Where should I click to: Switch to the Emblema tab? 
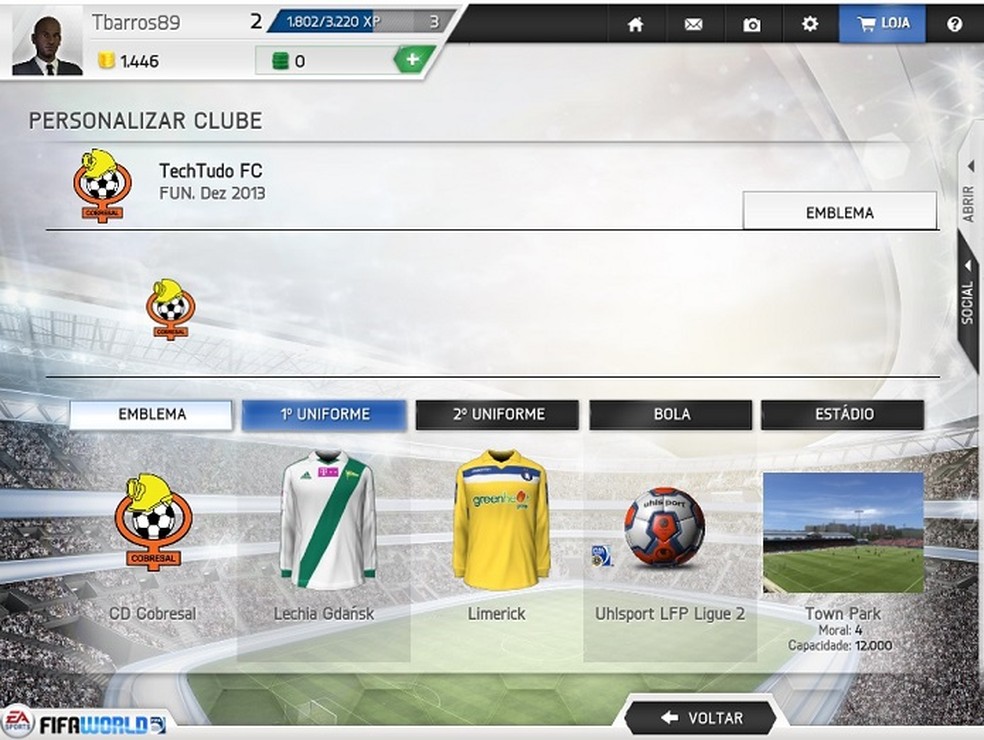tap(151, 414)
